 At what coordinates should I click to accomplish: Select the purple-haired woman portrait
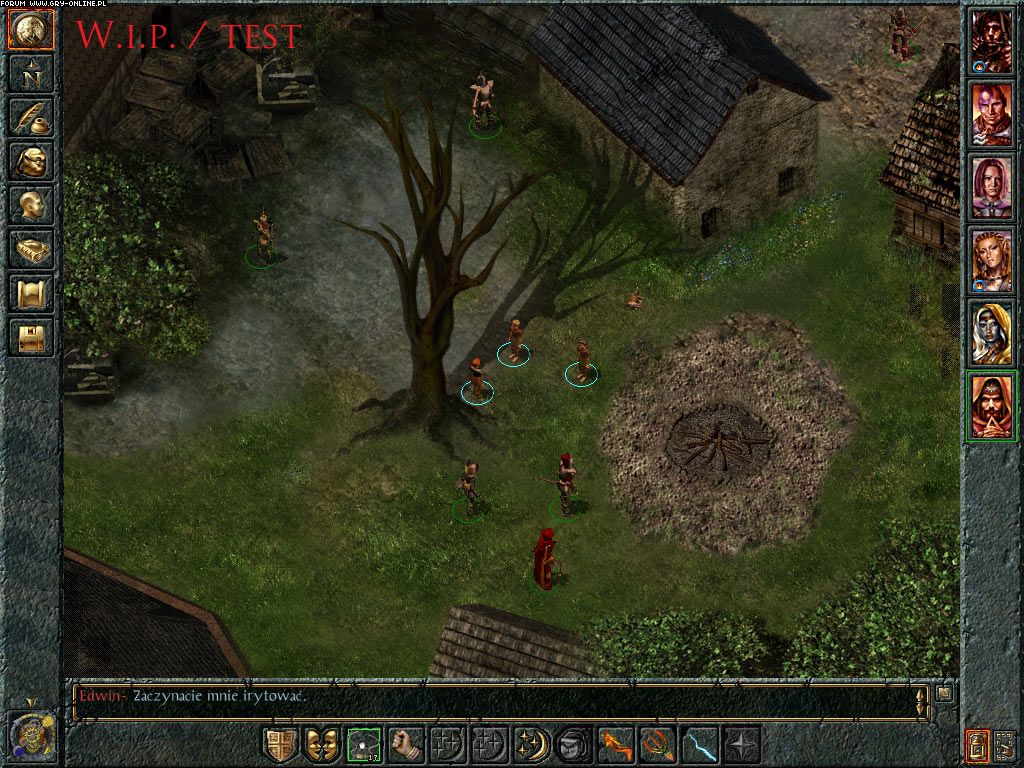tap(991, 188)
